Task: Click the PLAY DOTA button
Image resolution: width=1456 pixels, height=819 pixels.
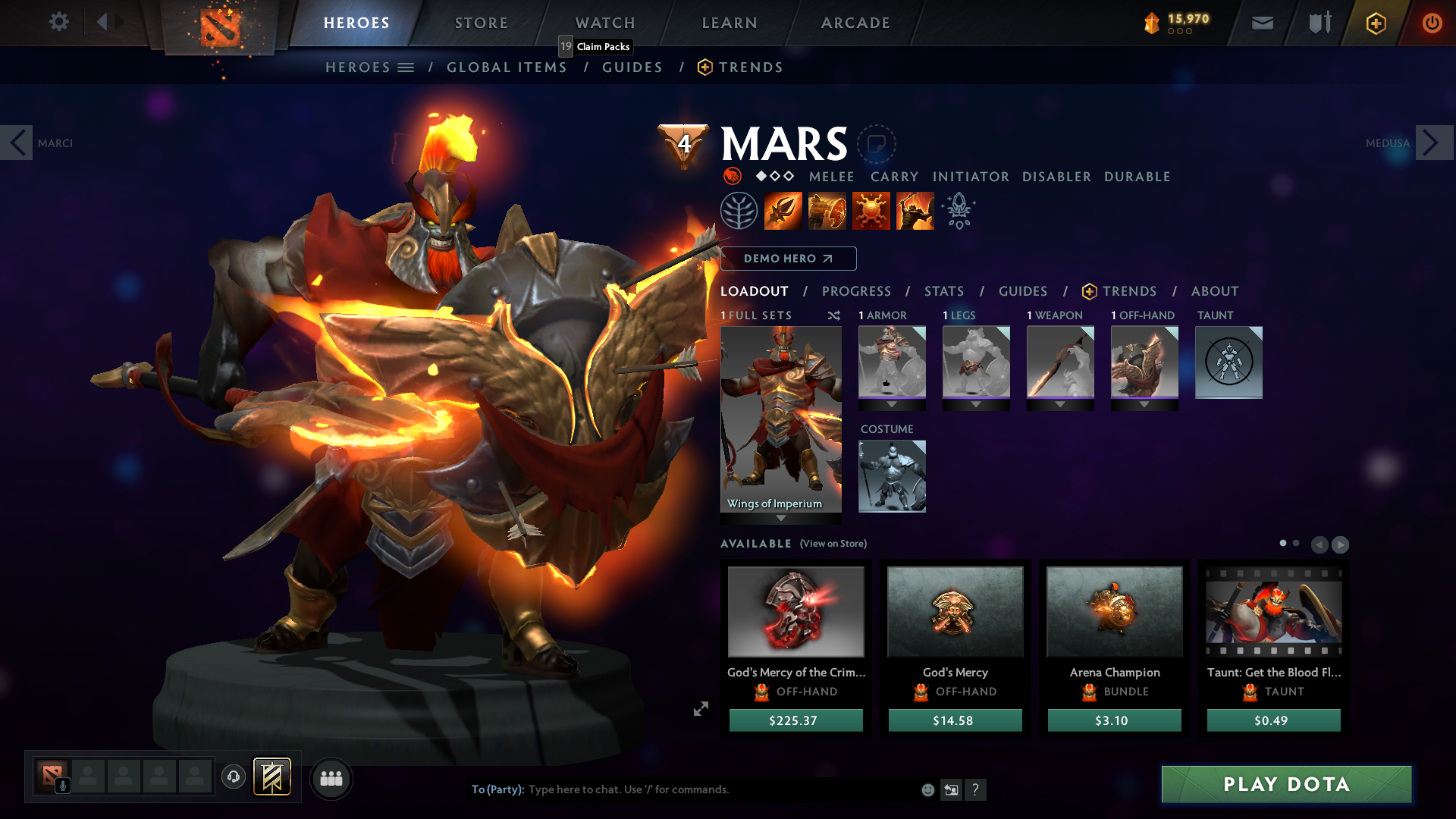Action: (1286, 785)
